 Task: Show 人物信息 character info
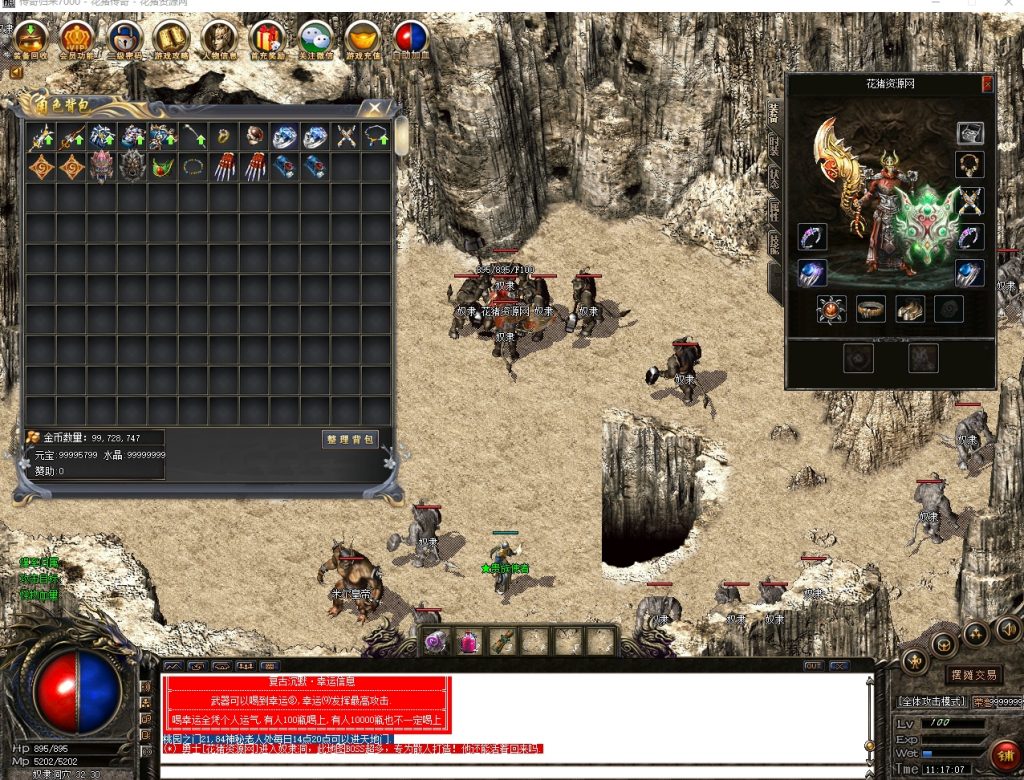click(217, 38)
